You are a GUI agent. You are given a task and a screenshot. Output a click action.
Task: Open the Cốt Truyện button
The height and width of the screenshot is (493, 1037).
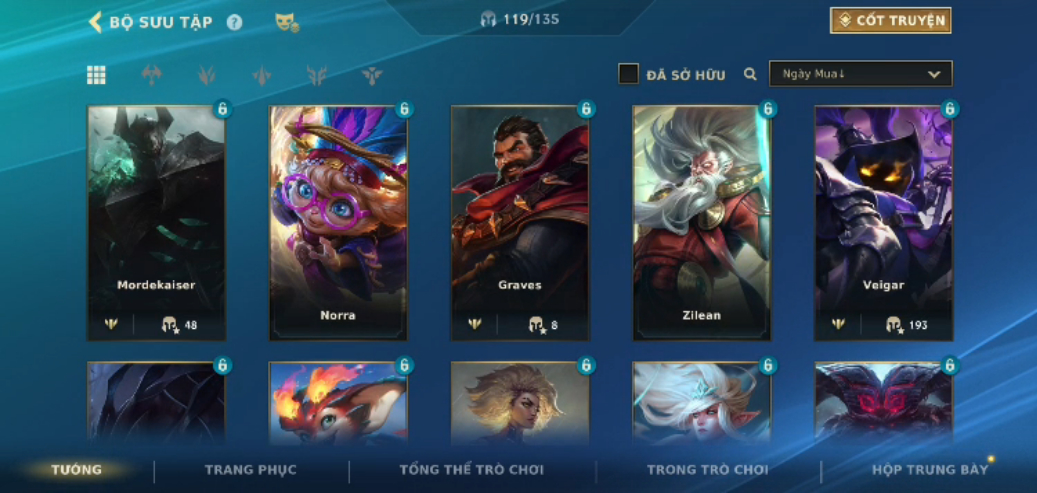point(890,20)
